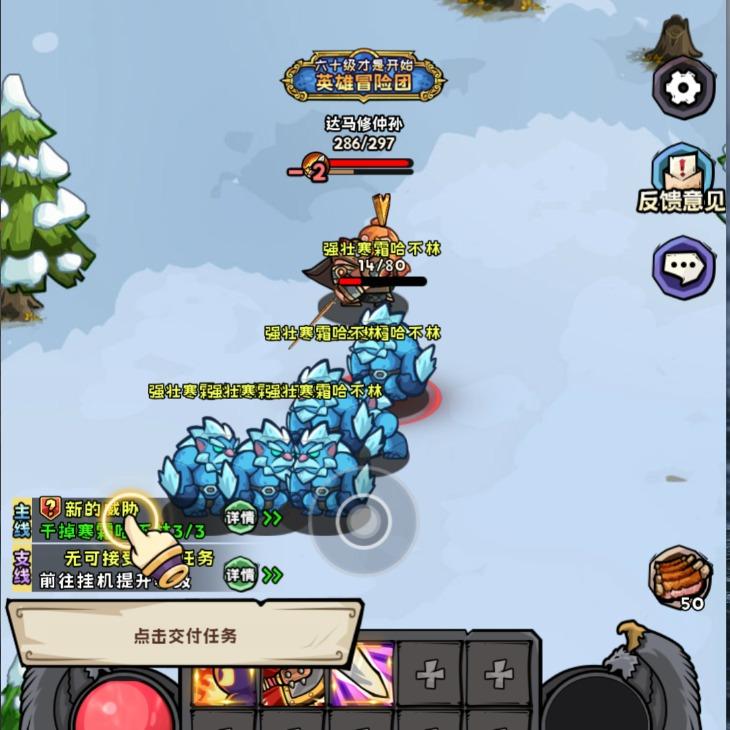This screenshot has width=730, height=730.
Task: Use the roasted ribs food item
Action: pos(679,577)
